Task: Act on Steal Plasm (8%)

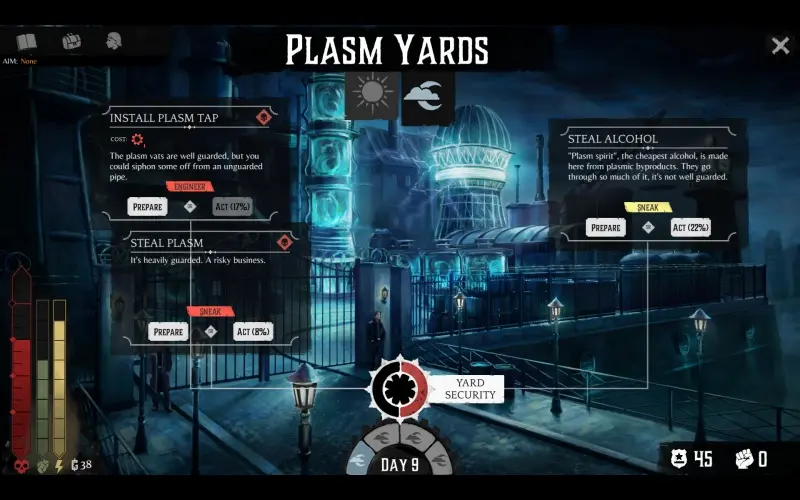Action: point(254,332)
